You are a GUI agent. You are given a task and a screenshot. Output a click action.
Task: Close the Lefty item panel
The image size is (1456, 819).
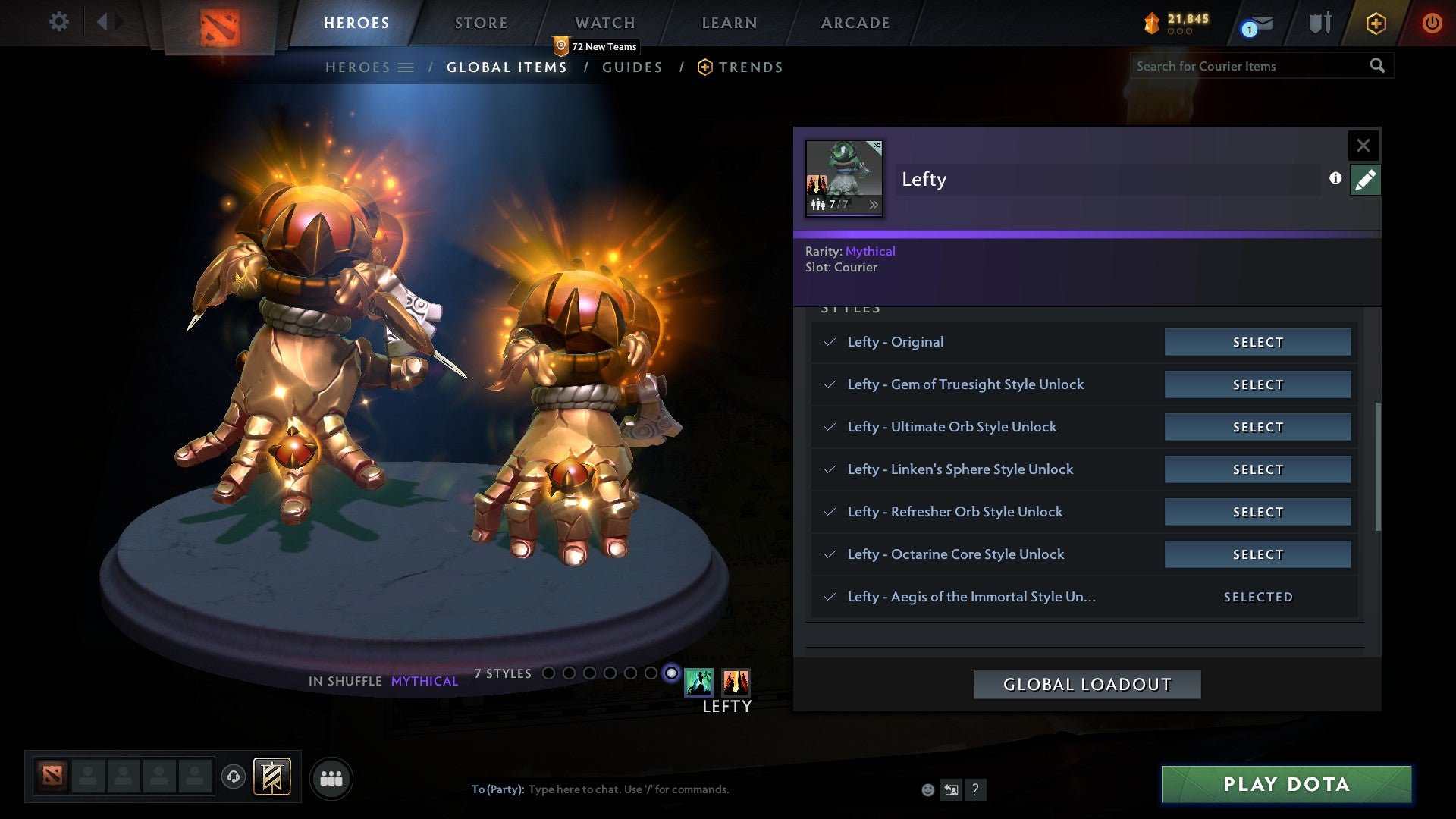[1363, 145]
